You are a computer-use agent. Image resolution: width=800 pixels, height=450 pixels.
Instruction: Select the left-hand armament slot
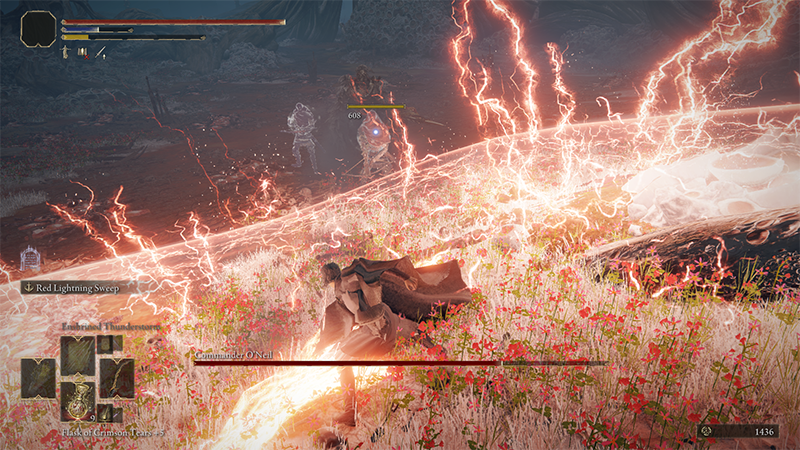39,377
